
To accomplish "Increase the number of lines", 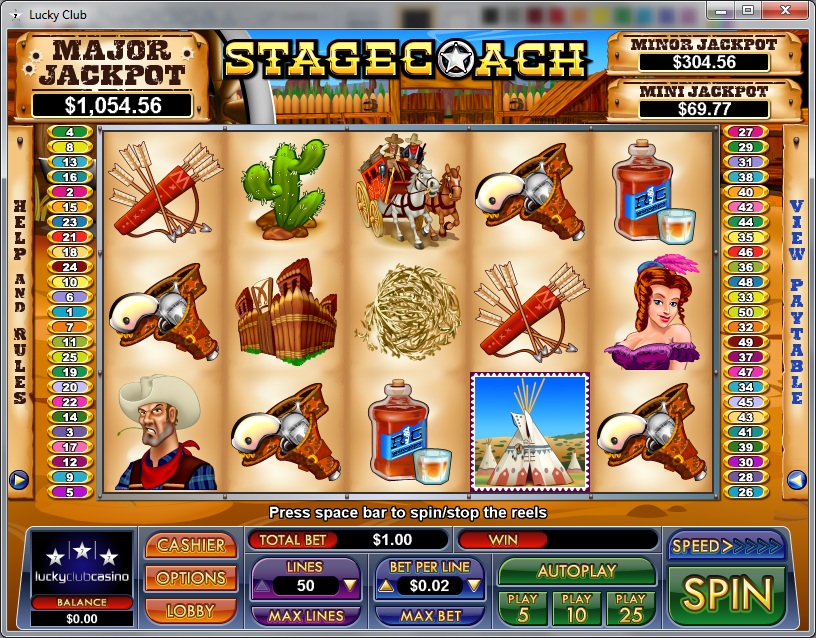I will click(260, 587).
